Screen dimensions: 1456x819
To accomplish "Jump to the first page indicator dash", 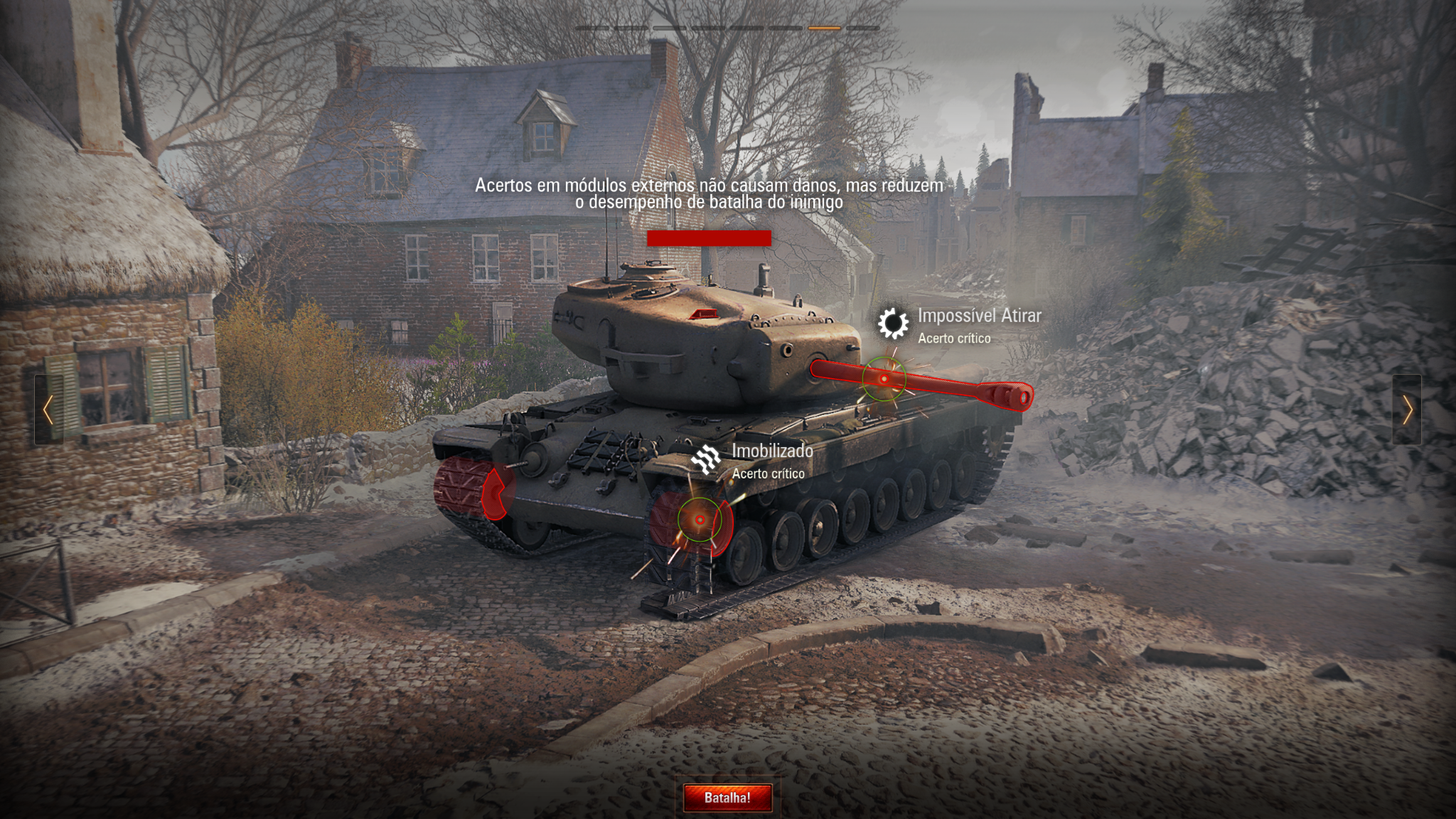I will point(592,28).
